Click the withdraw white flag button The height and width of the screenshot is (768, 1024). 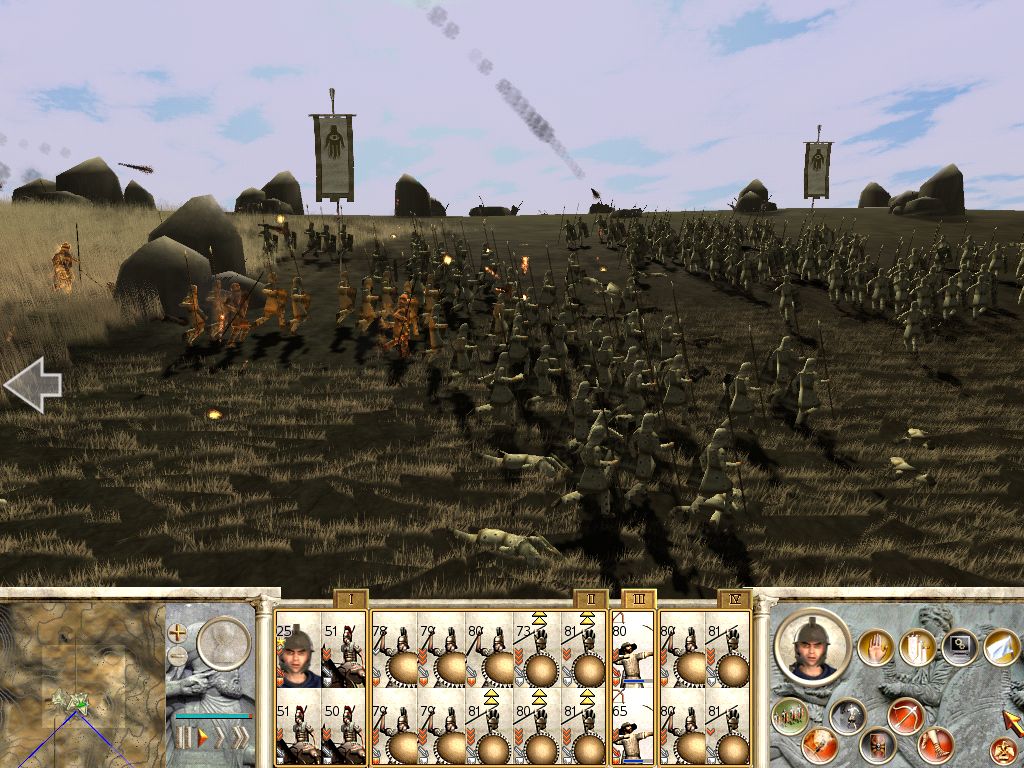(x=1003, y=648)
